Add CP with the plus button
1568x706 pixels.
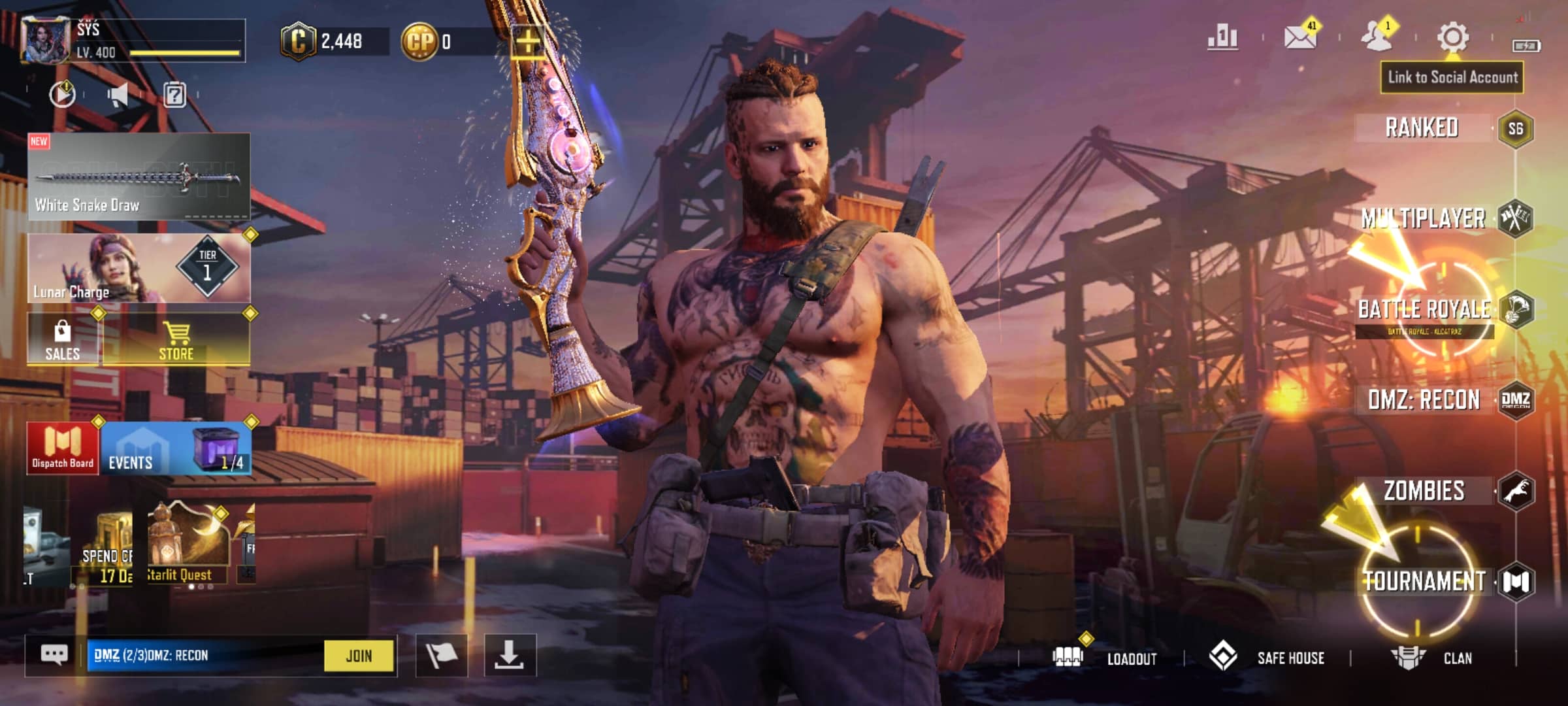coord(528,42)
